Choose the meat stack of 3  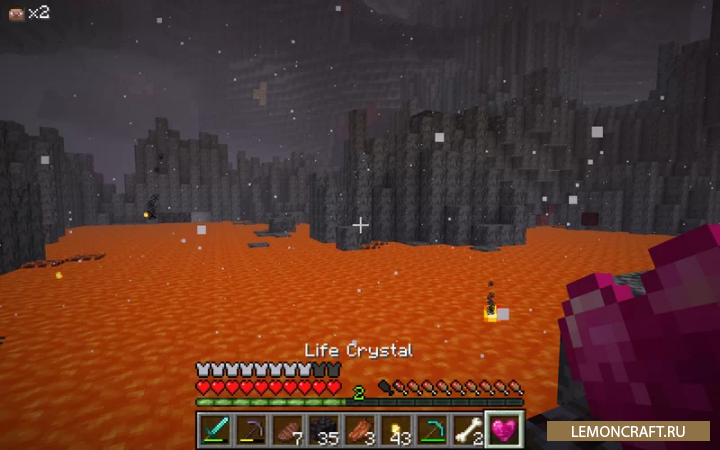coord(360,429)
